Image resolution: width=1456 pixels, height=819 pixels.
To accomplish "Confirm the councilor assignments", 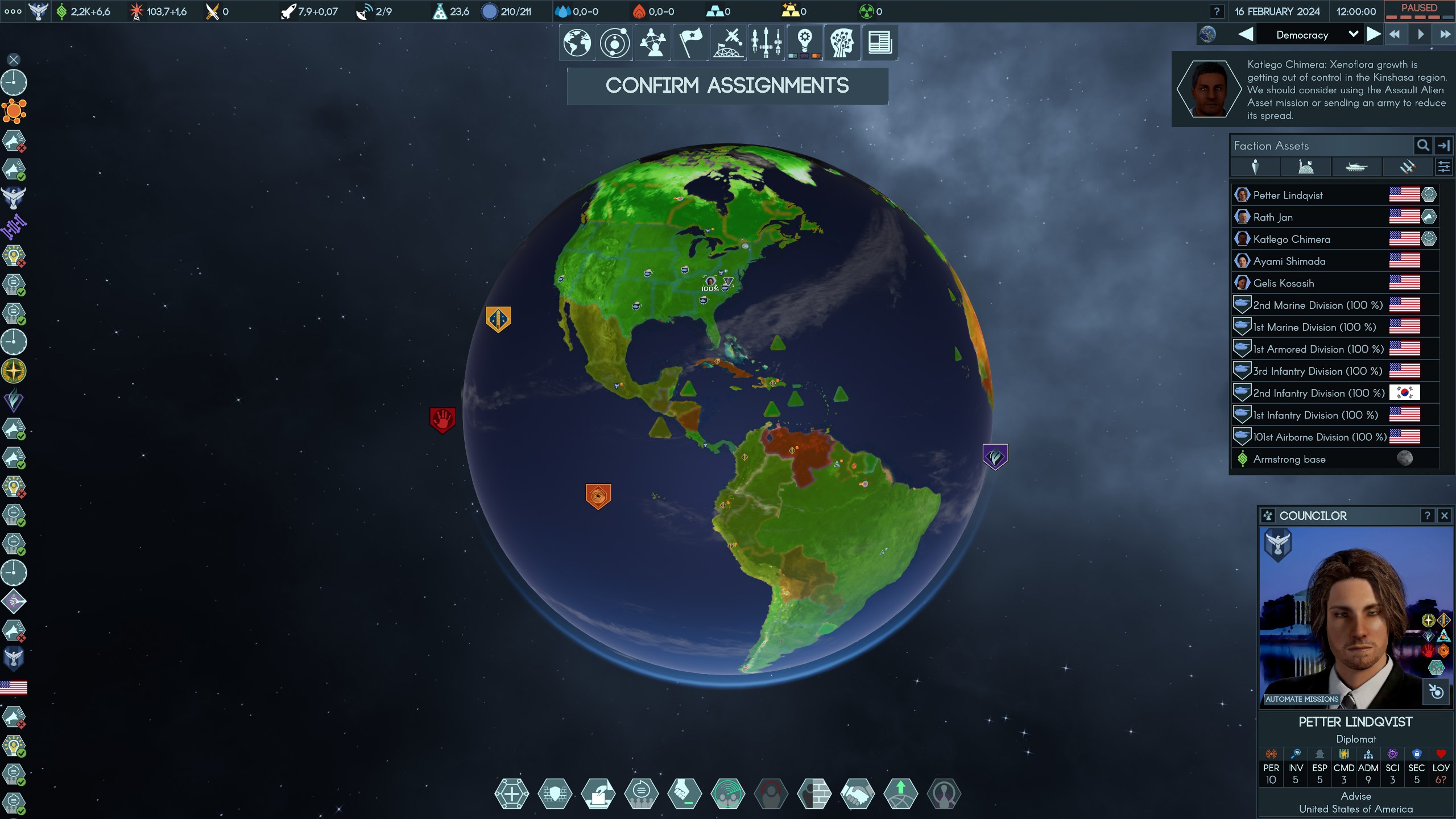I will coord(727,86).
